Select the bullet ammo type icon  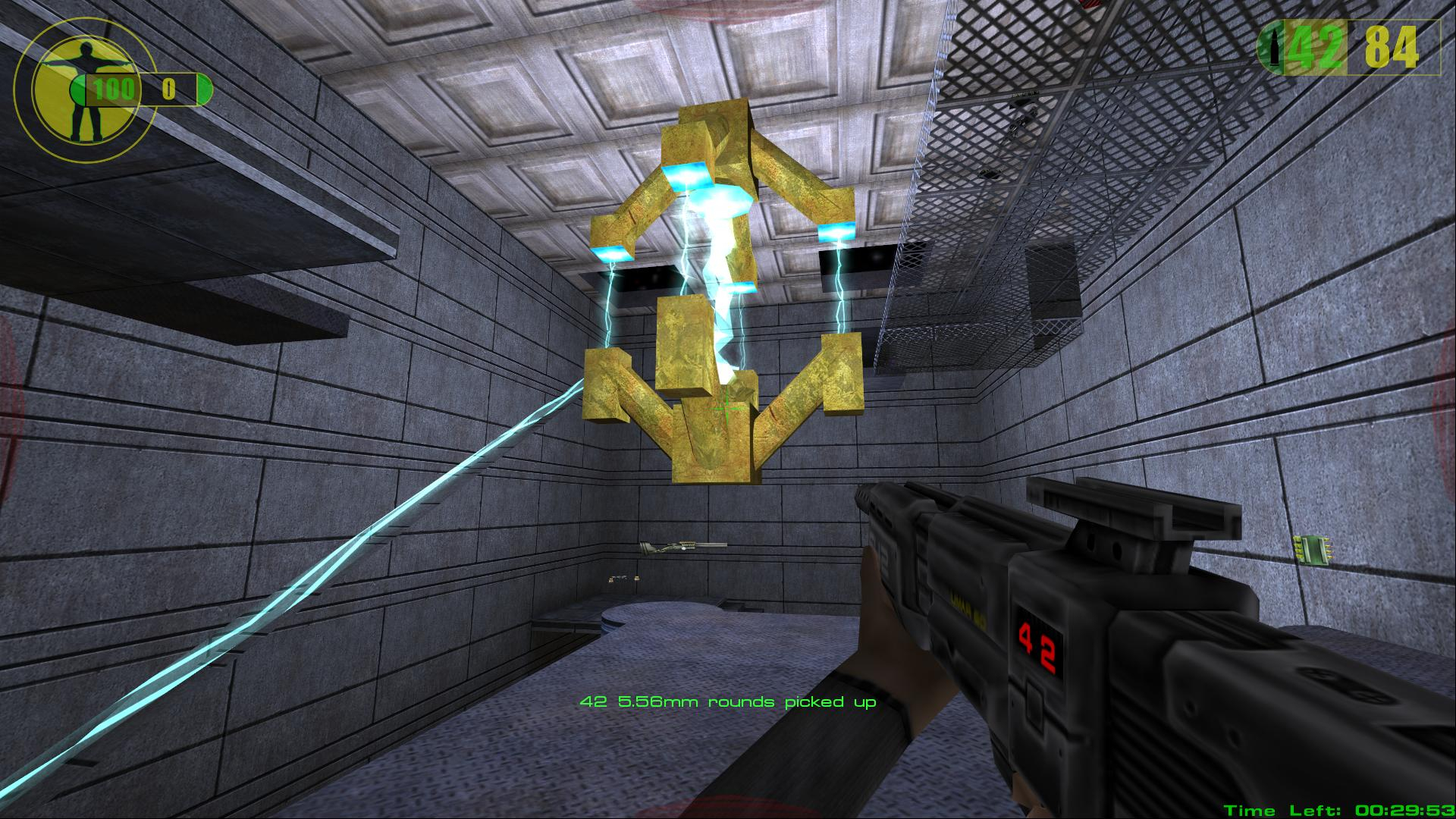[x=1274, y=49]
